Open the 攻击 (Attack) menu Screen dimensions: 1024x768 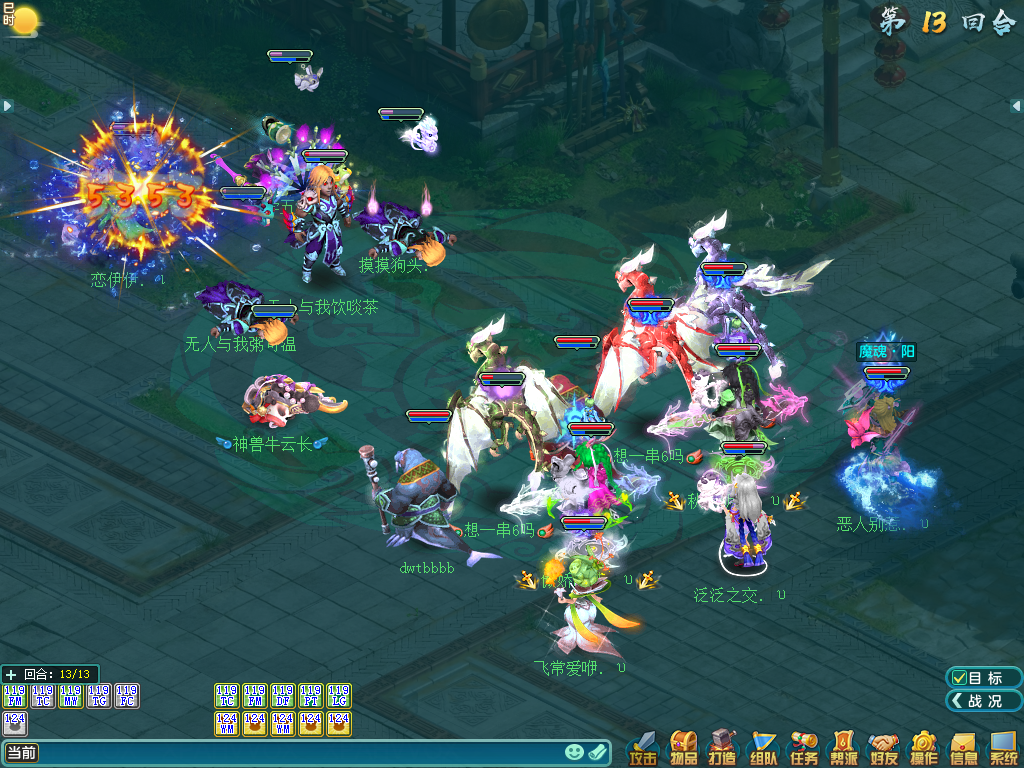(643, 748)
